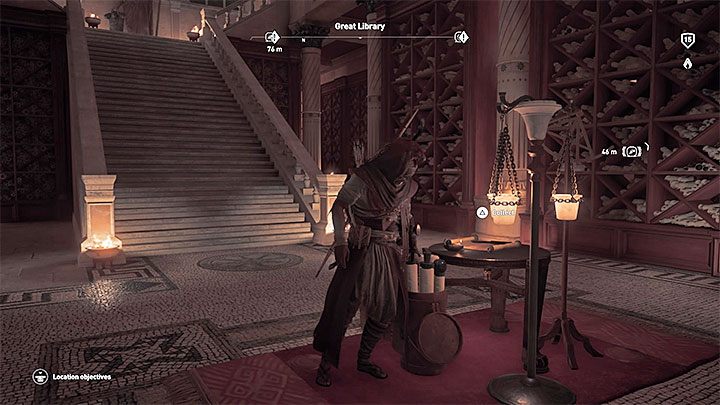The width and height of the screenshot is (720, 405).
Task: Open the Location objectives tracker
Action: coord(42,377)
